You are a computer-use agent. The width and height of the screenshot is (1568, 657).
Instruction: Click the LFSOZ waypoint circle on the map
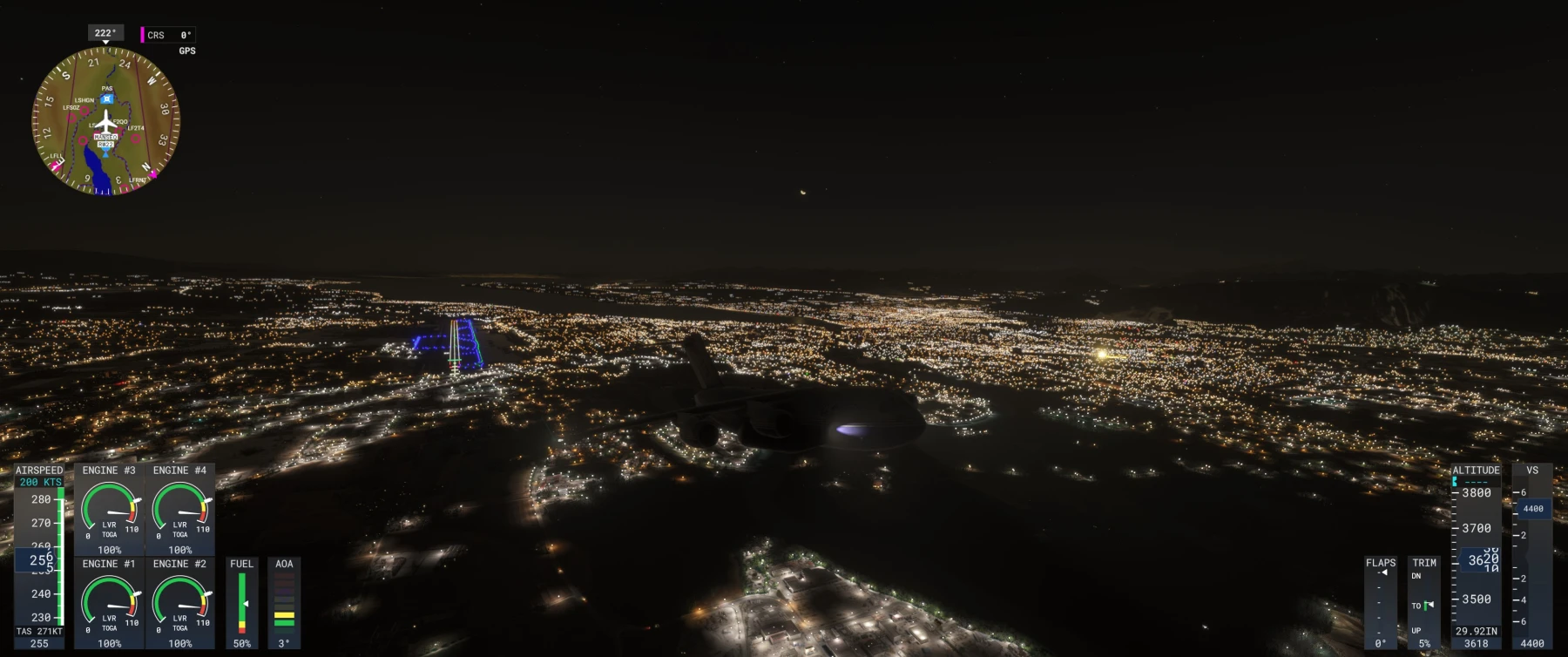click(x=73, y=117)
